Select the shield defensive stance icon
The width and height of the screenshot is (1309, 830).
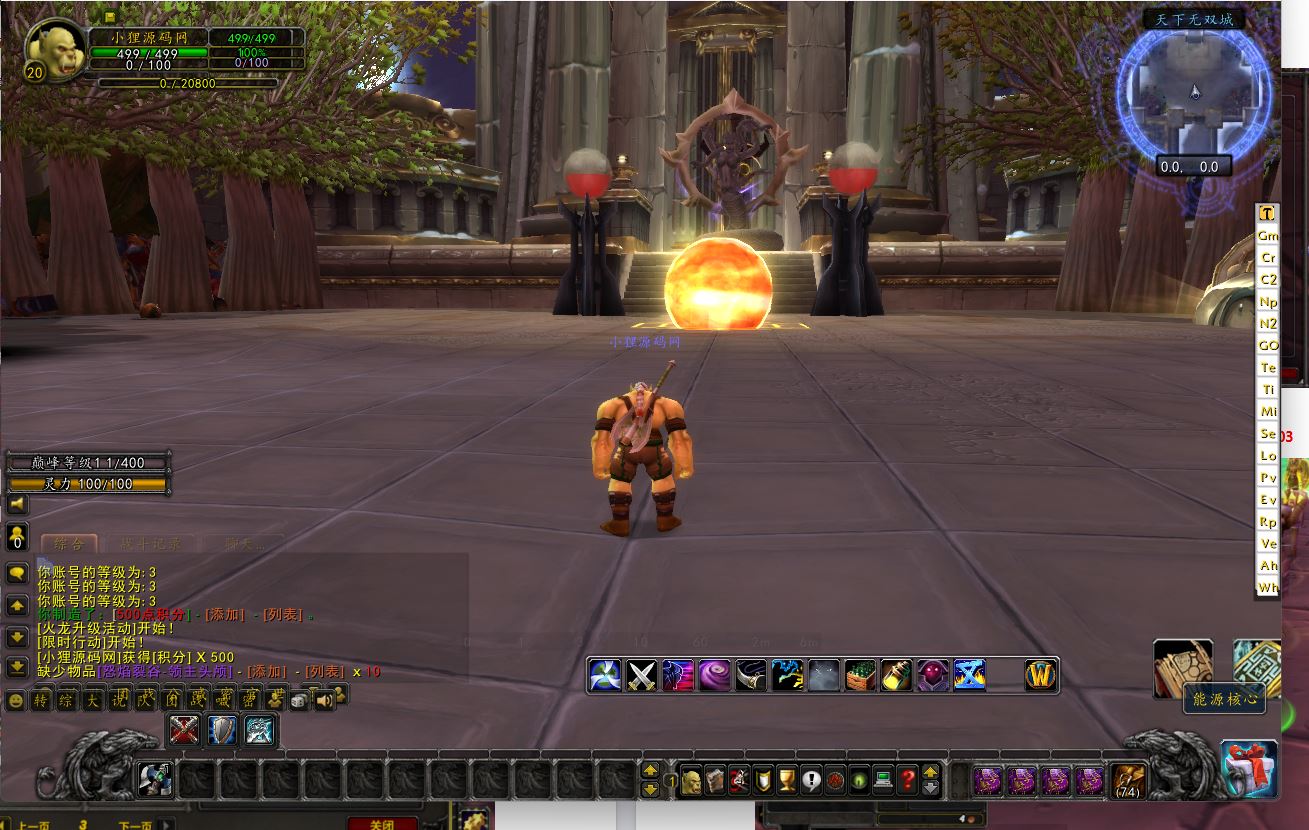click(x=221, y=731)
